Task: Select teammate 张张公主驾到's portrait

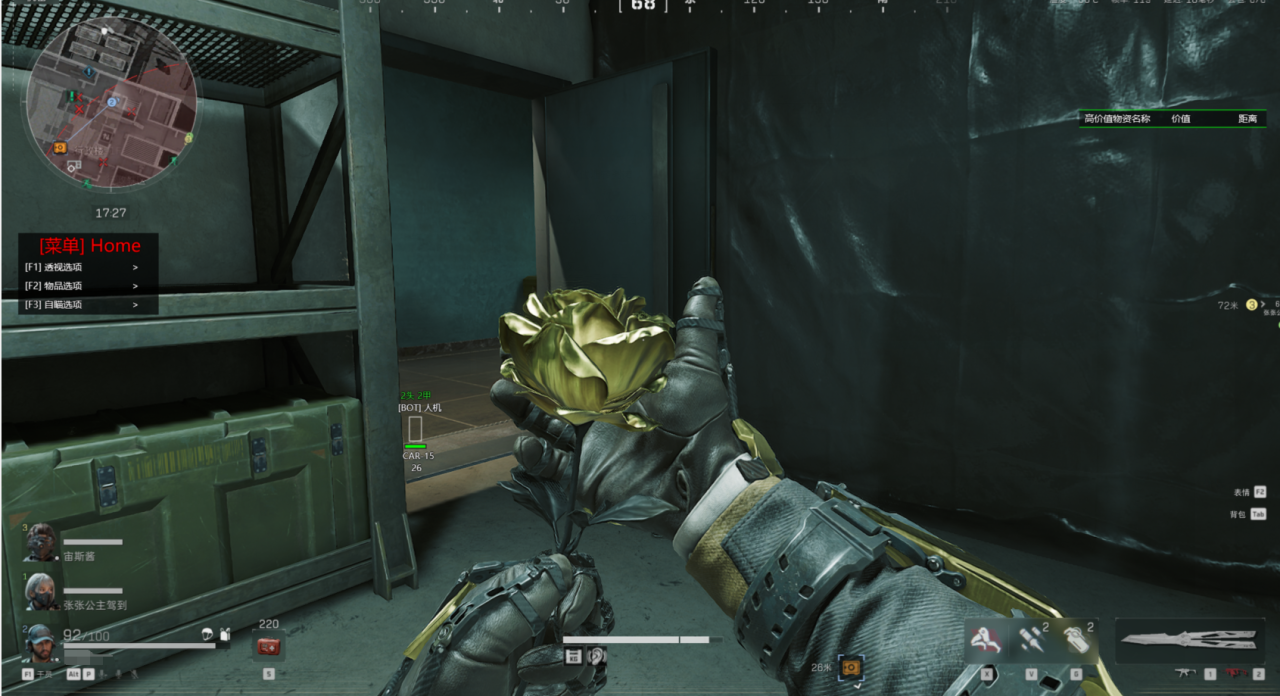Action: [x=42, y=591]
